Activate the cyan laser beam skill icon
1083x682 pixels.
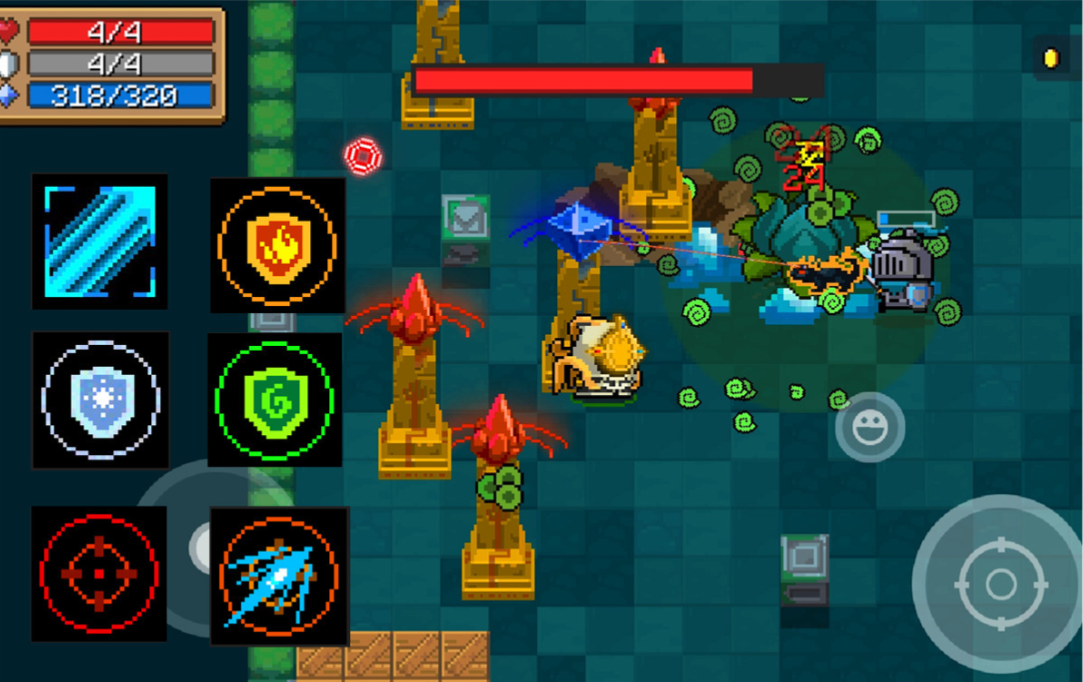tap(100, 241)
